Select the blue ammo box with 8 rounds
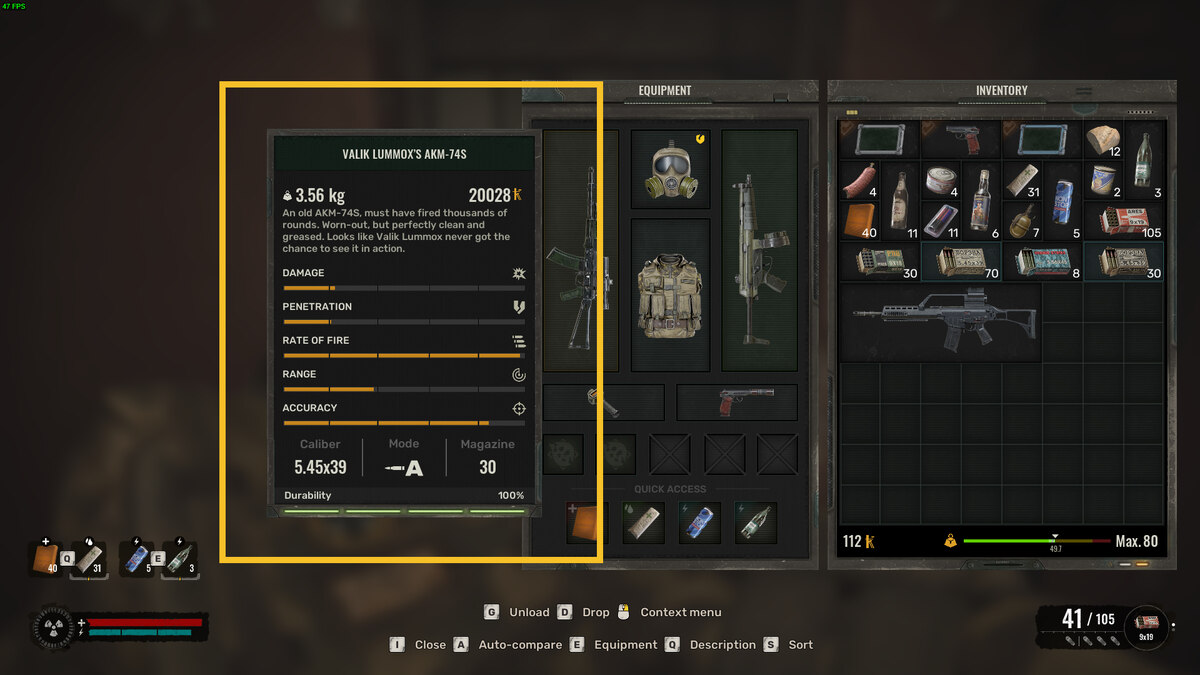Screen dimensions: 1200x675 point(1041,261)
